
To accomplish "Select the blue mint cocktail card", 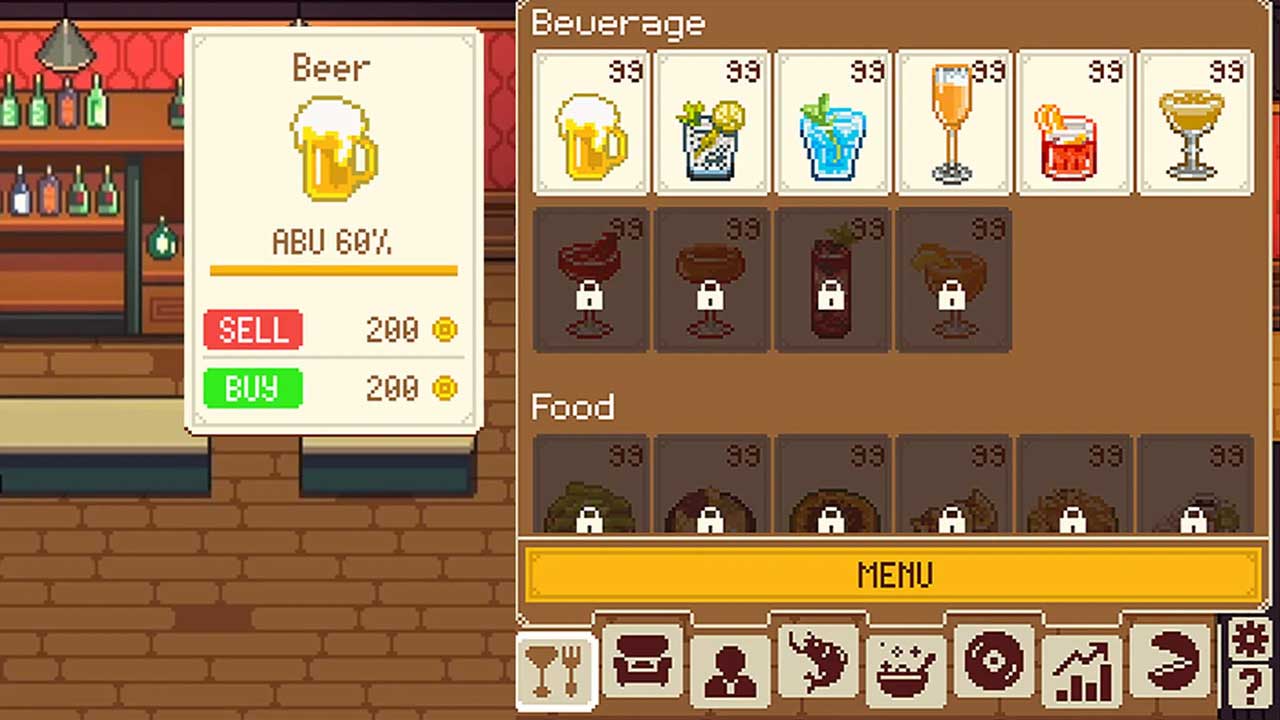I will 833,122.
